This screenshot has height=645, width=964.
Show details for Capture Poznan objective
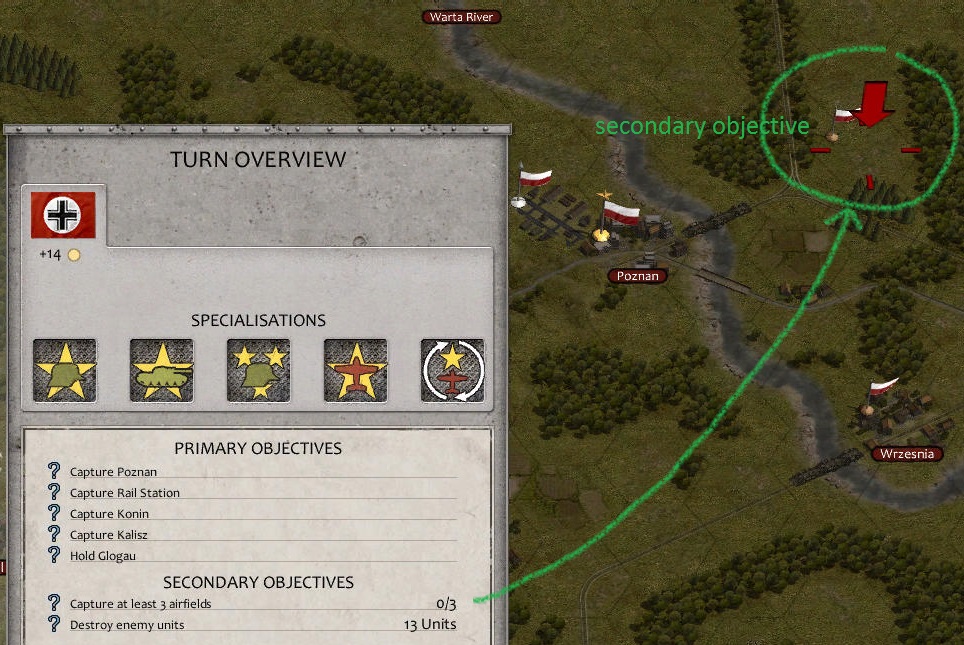coord(113,472)
